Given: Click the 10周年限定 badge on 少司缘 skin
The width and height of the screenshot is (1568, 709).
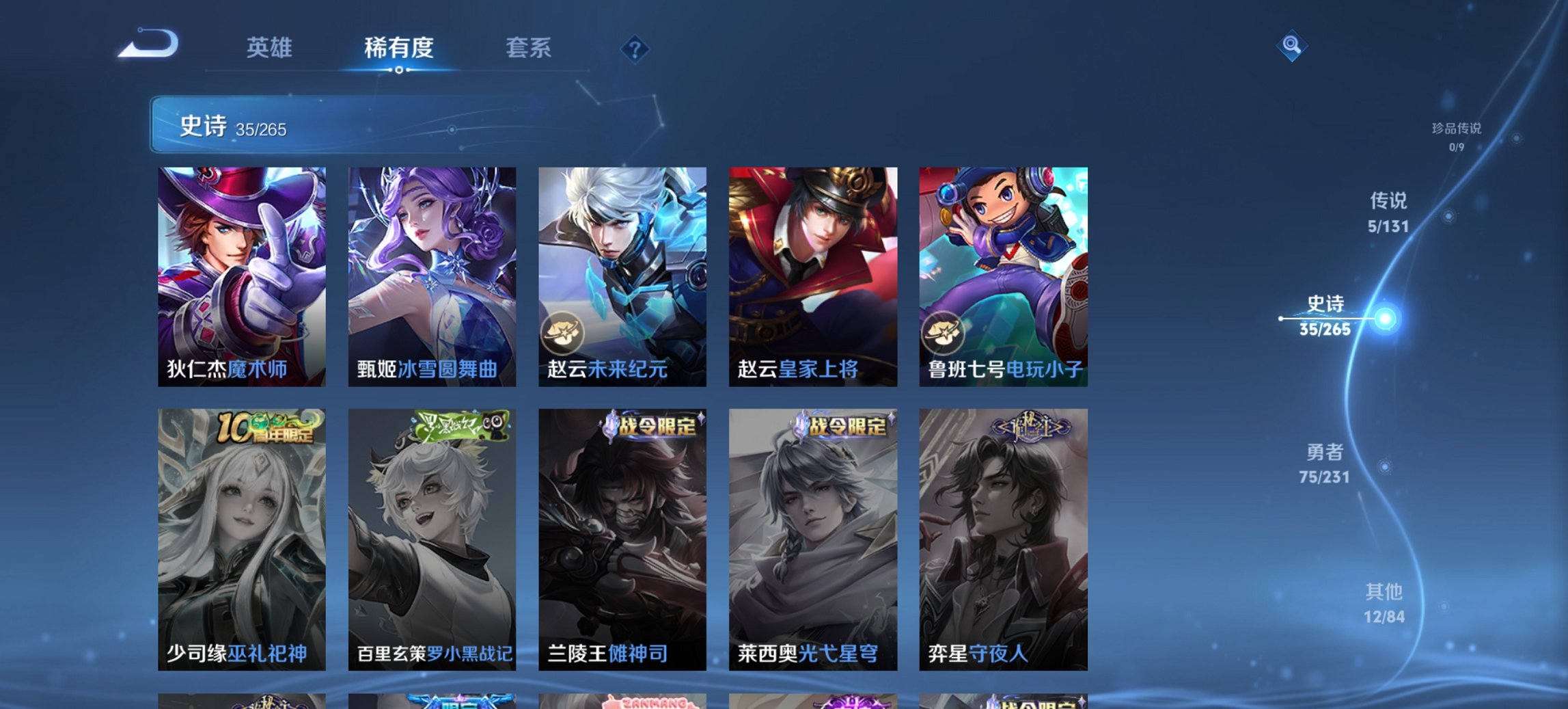Looking at the screenshot, I should 266,426.
